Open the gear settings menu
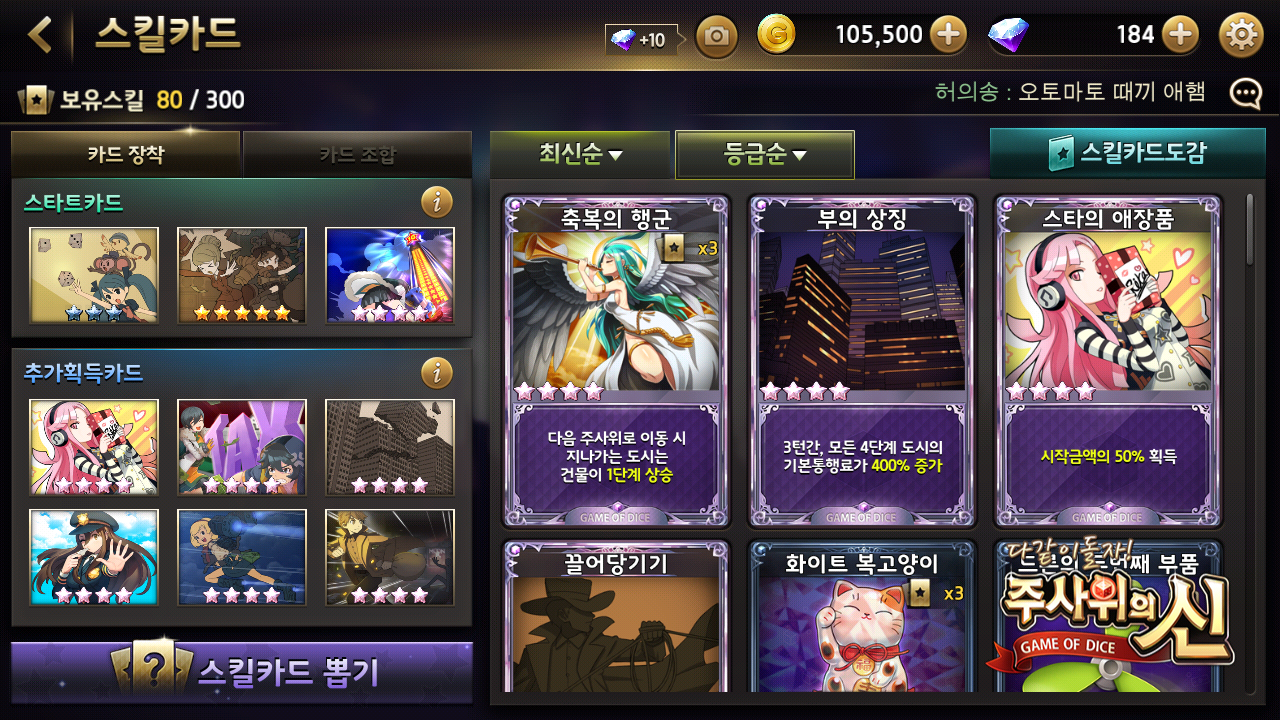 click(x=1241, y=36)
